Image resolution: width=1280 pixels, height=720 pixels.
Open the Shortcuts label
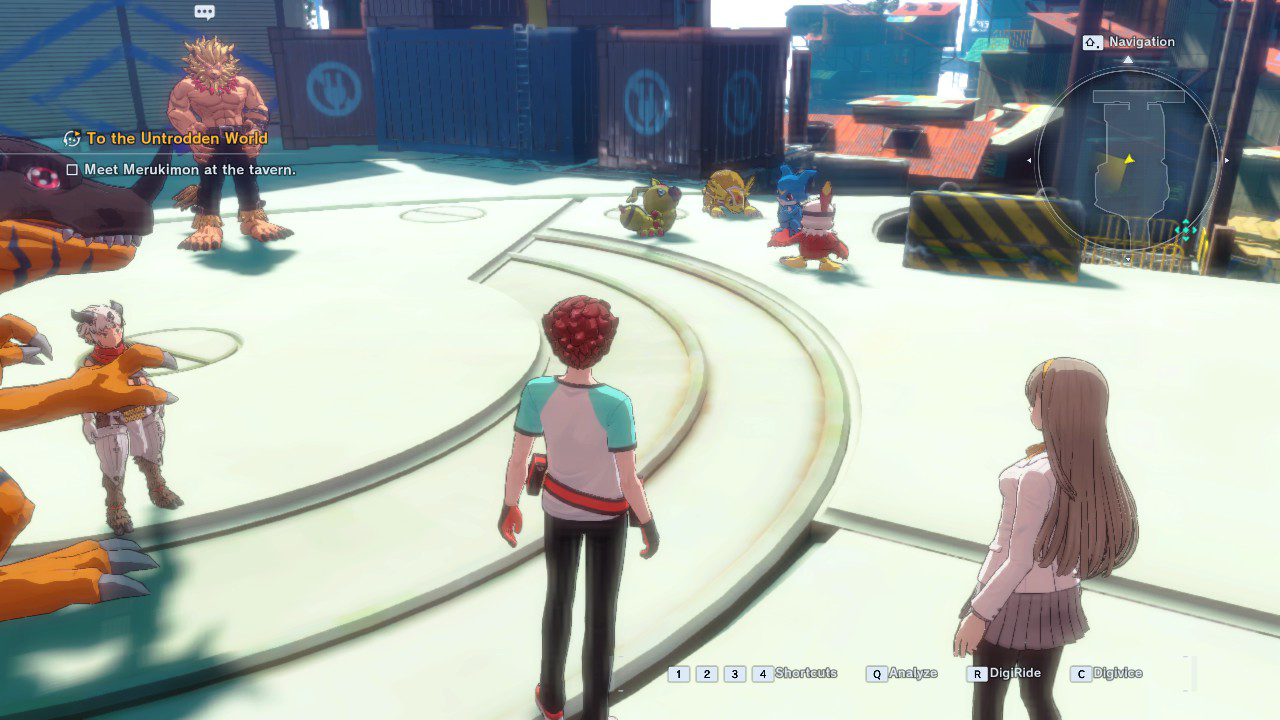[x=805, y=673]
